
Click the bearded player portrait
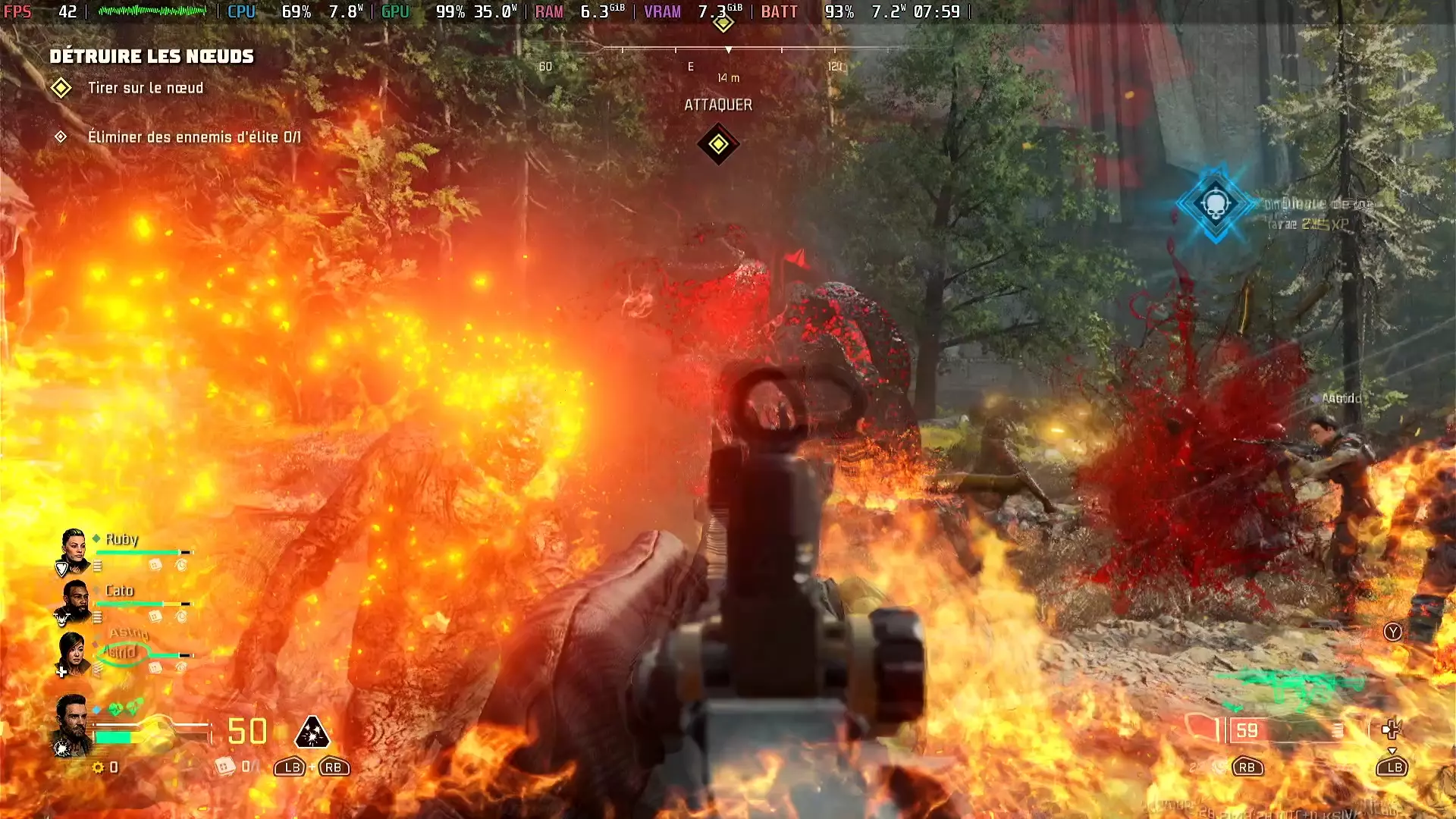click(x=73, y=723)
